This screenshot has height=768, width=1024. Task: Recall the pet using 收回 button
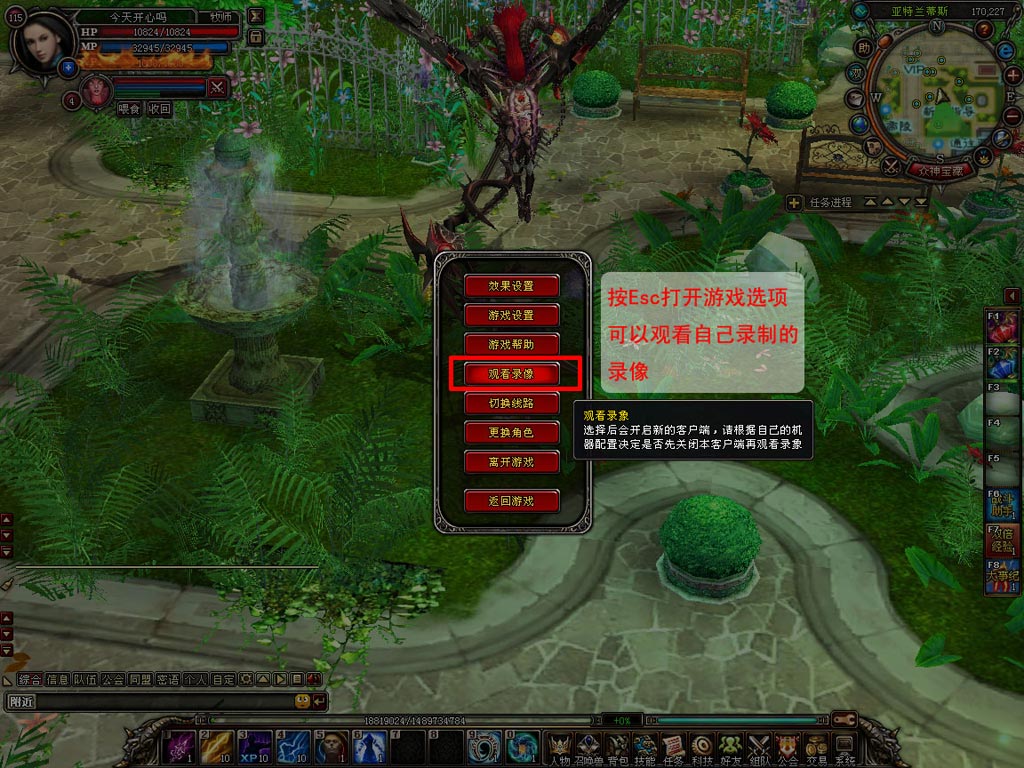tap(159, 109)
